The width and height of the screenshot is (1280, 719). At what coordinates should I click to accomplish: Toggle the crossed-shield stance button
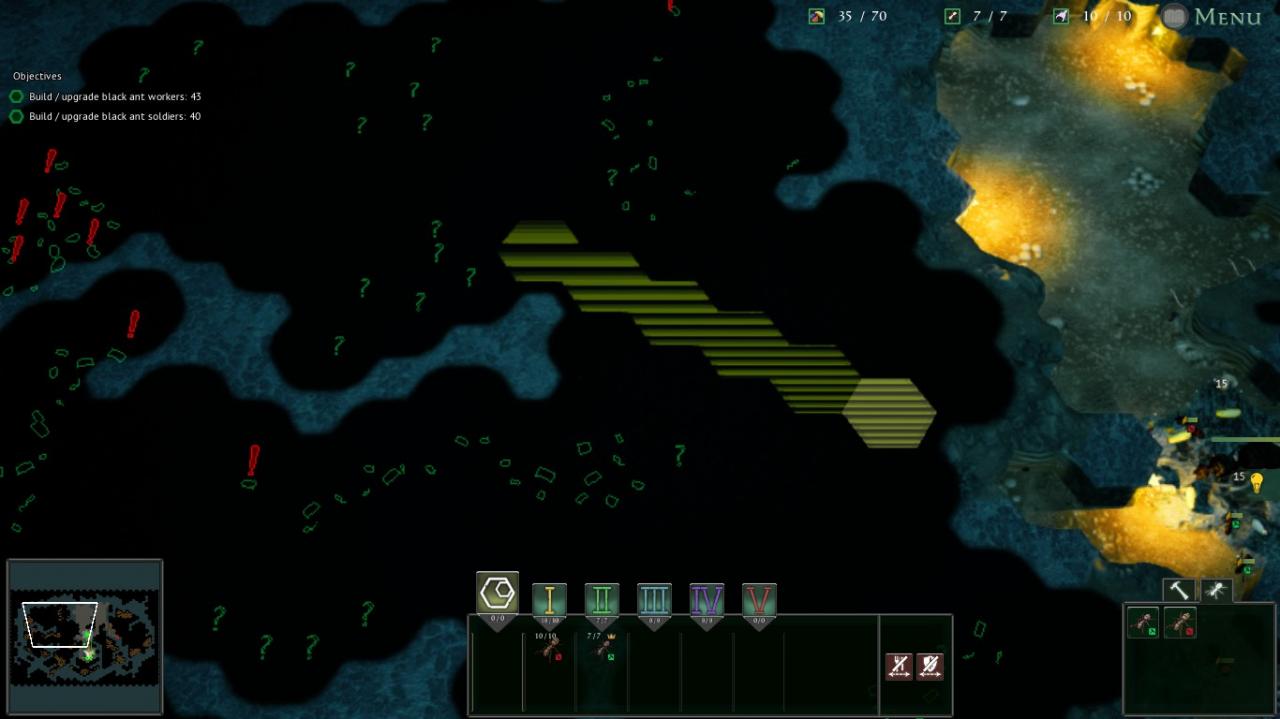[x=930, y=666]
